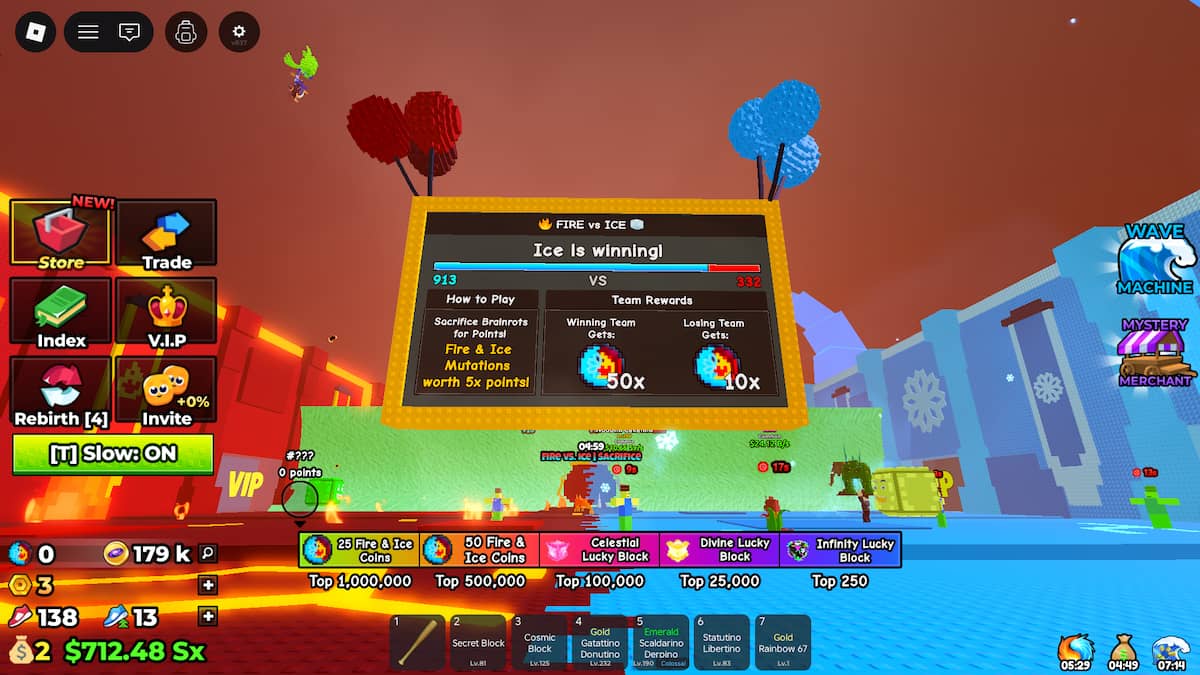Select the Secret Block hotbar slot
The height and width of the screenshot is (675, 1200).
click(478, 642)
